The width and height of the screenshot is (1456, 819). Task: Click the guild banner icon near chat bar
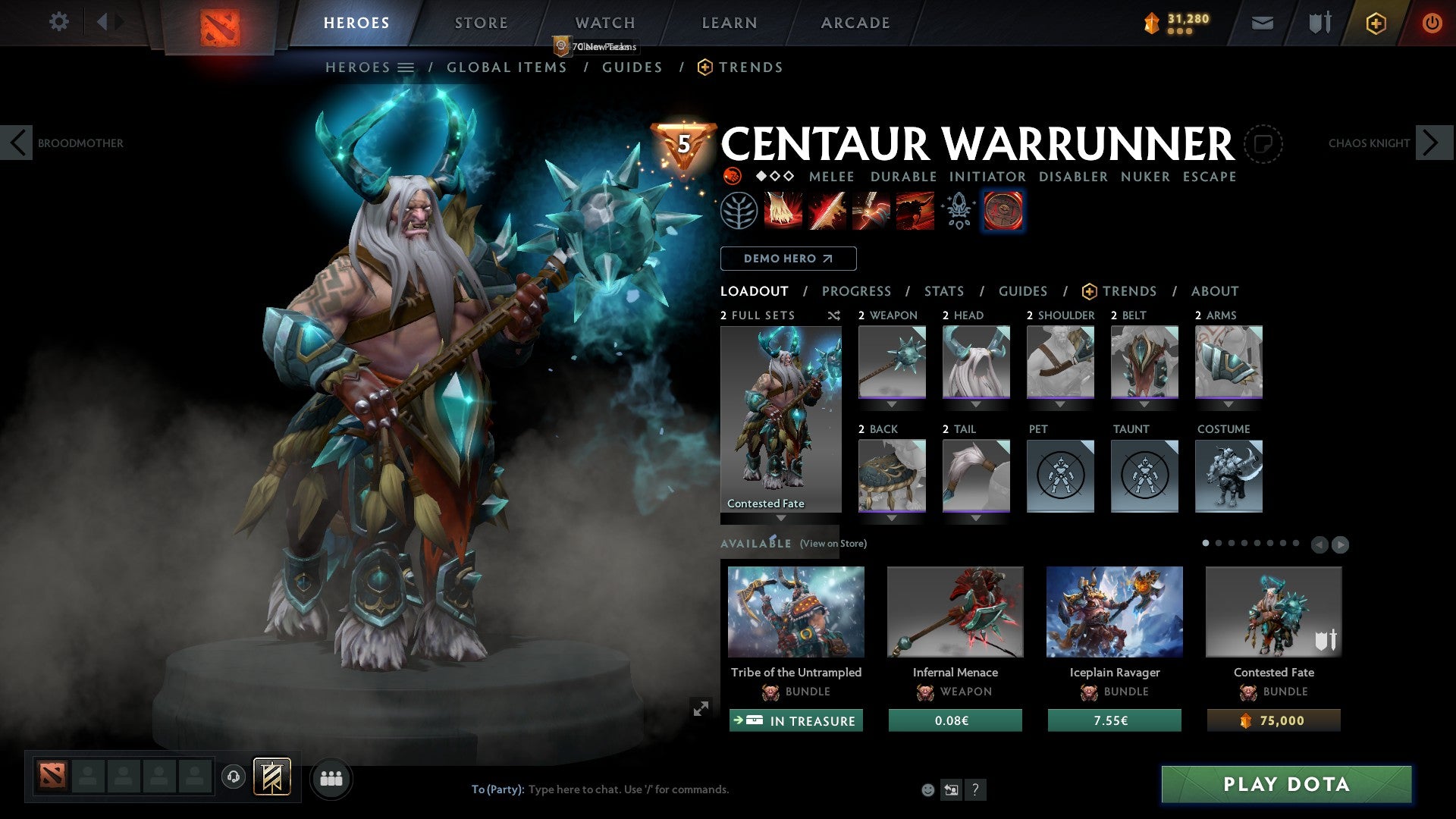tap(273, 778)
